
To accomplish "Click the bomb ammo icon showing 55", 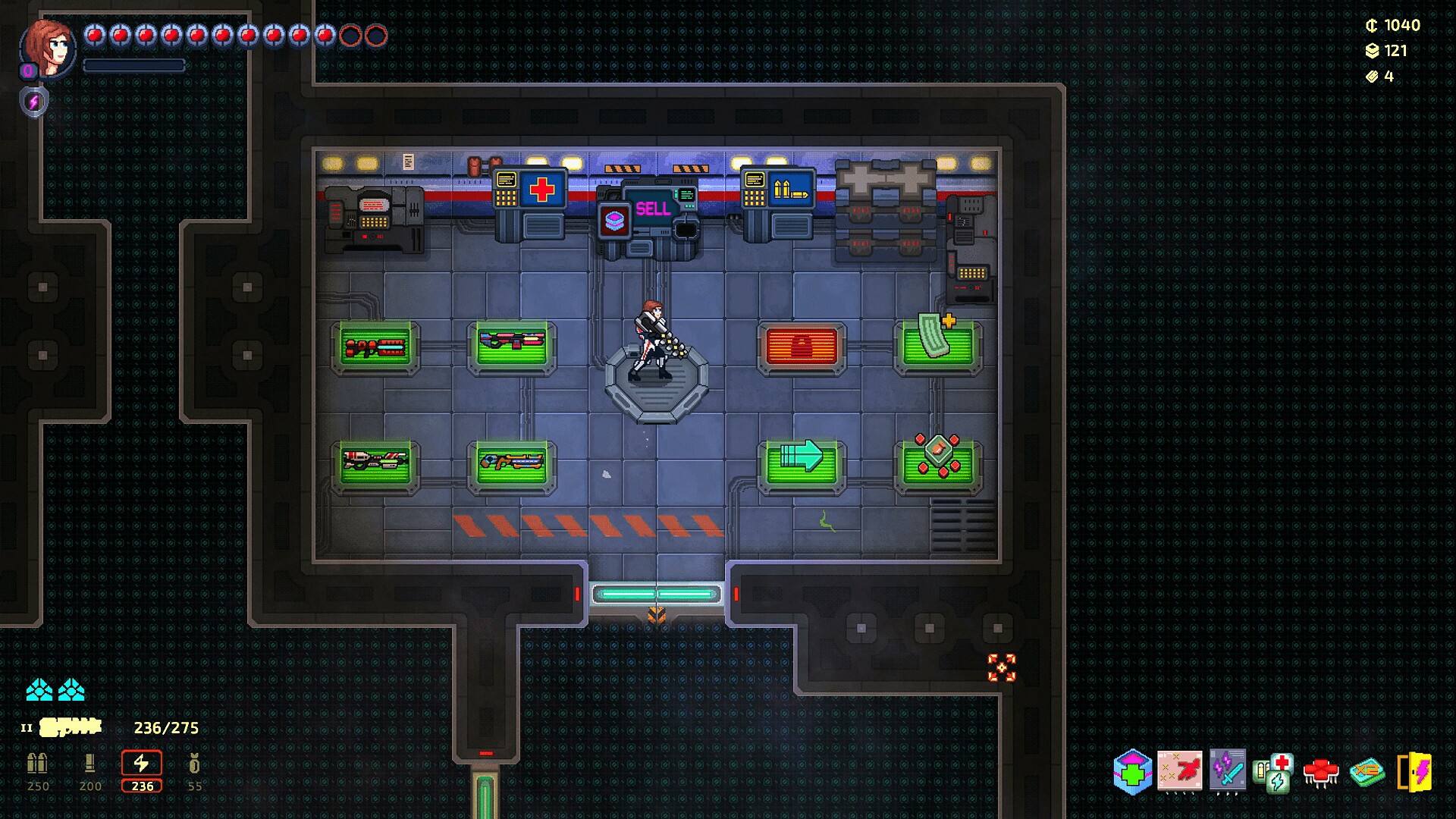I will tap(193, 764).
